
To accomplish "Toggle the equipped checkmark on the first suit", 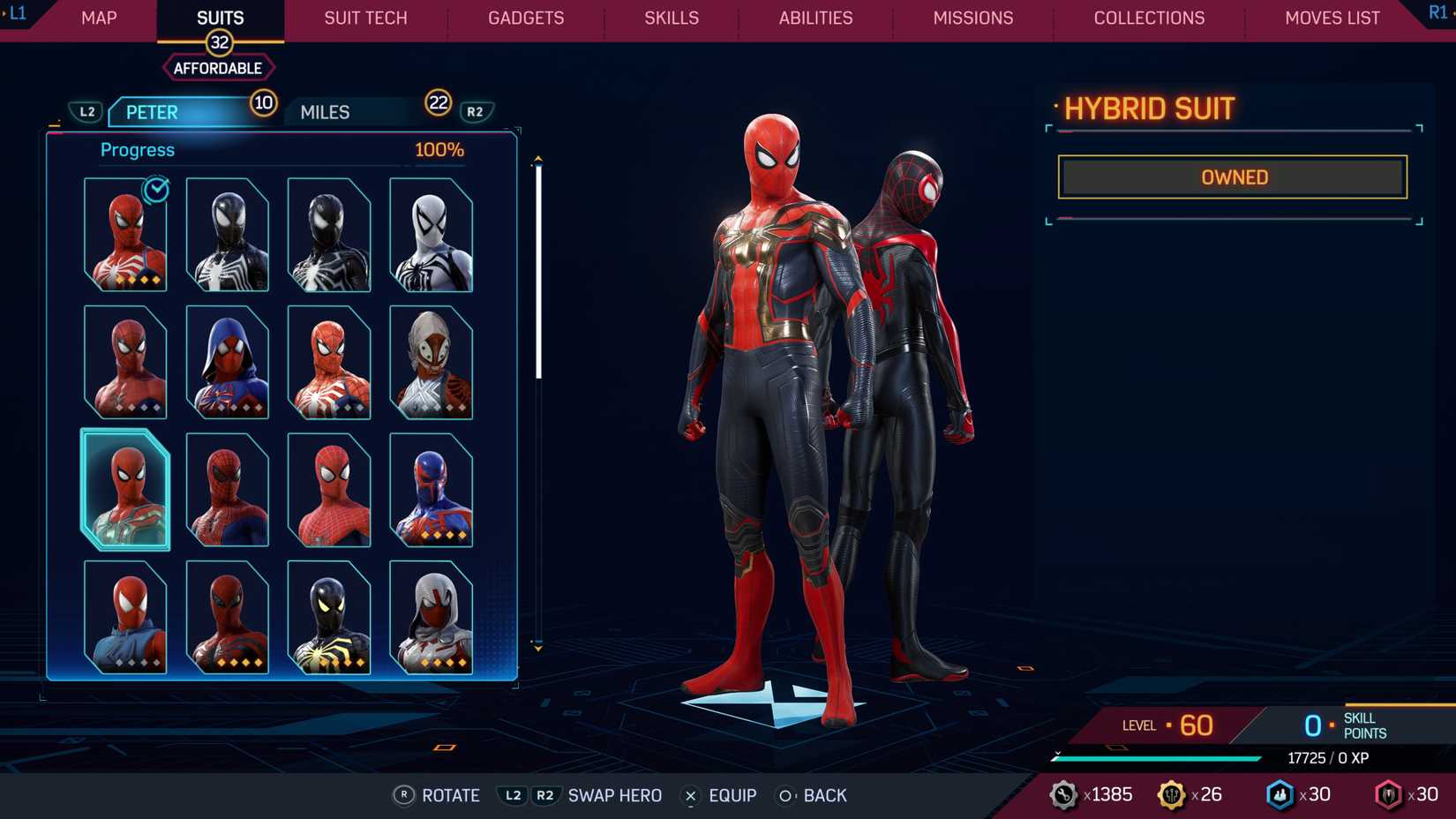I will pyautogui.click(x=154, y=190).
